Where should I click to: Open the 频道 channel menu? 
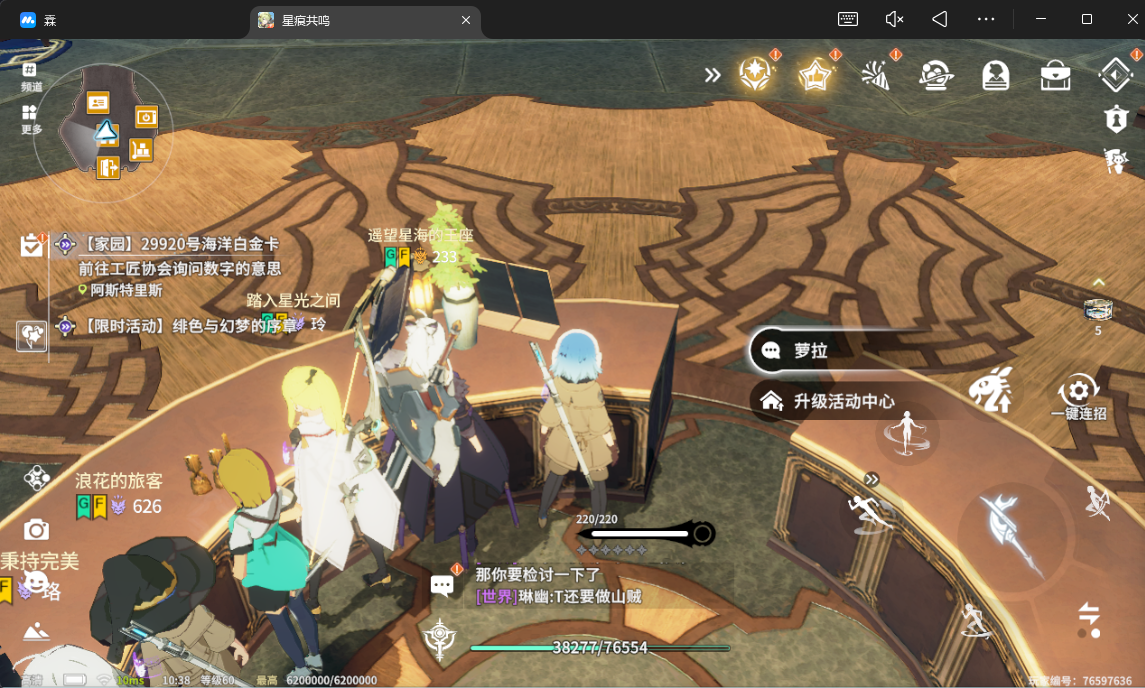pyautogui.click(x=31, y=76)
